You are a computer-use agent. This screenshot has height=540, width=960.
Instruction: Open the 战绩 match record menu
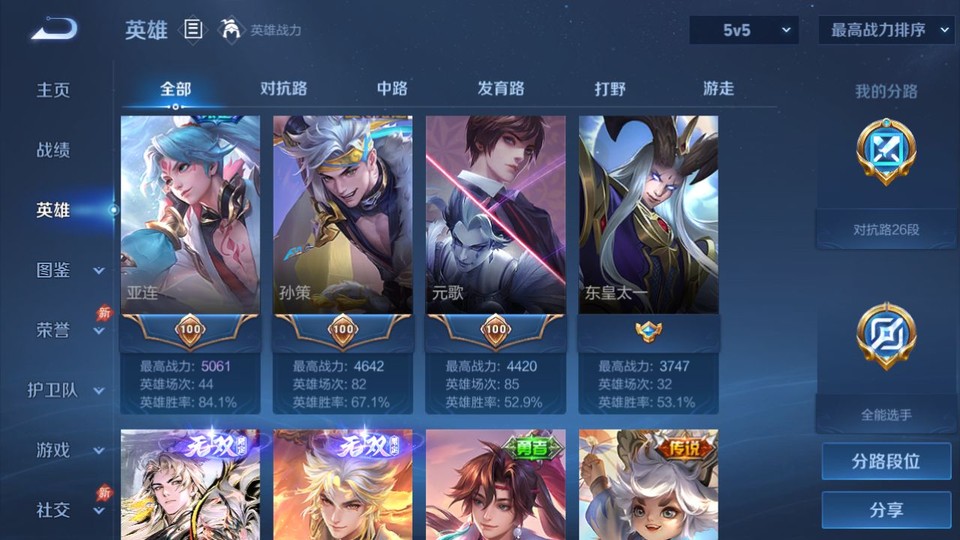tap(54, 150)
